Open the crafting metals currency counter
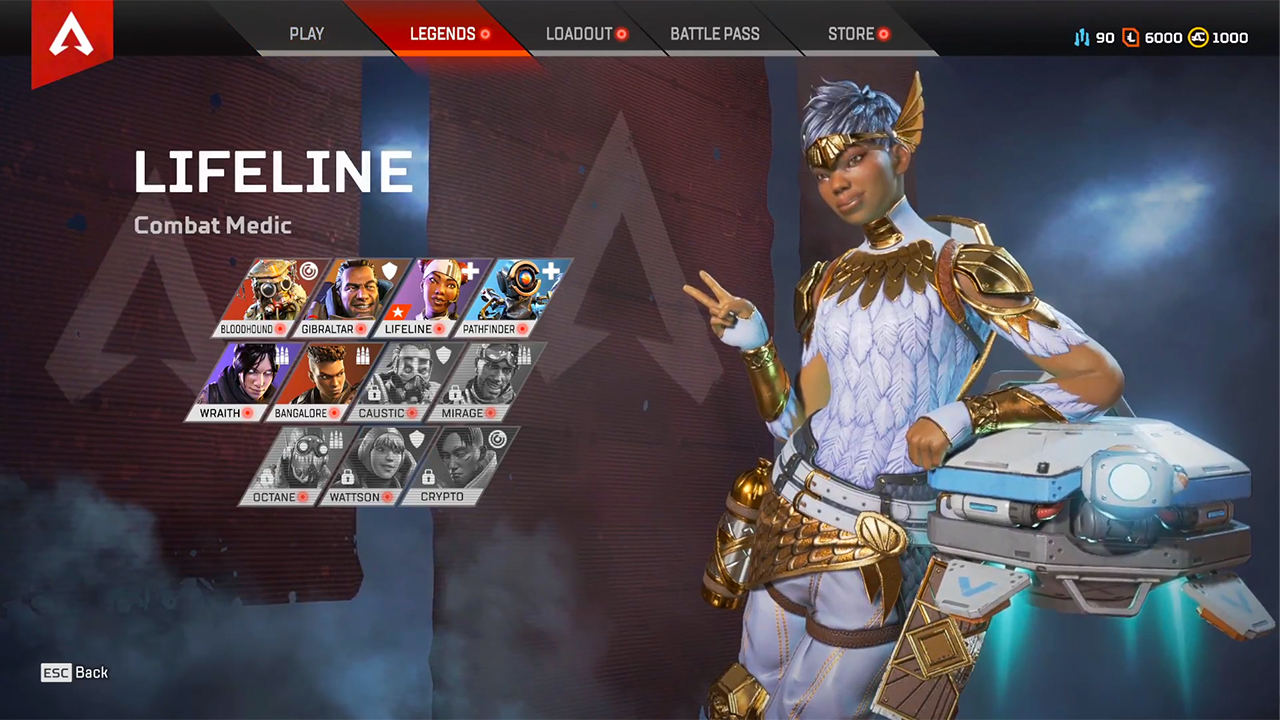1280x720 pixels. point(1085,37)
